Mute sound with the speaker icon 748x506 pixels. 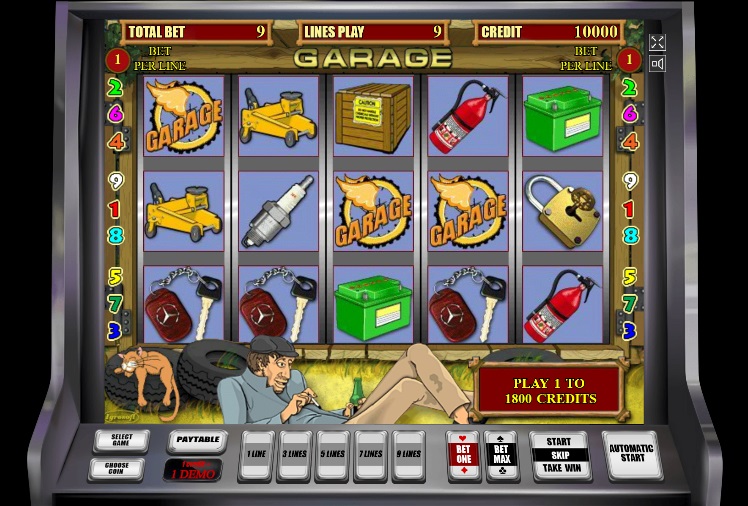[657, 64]
